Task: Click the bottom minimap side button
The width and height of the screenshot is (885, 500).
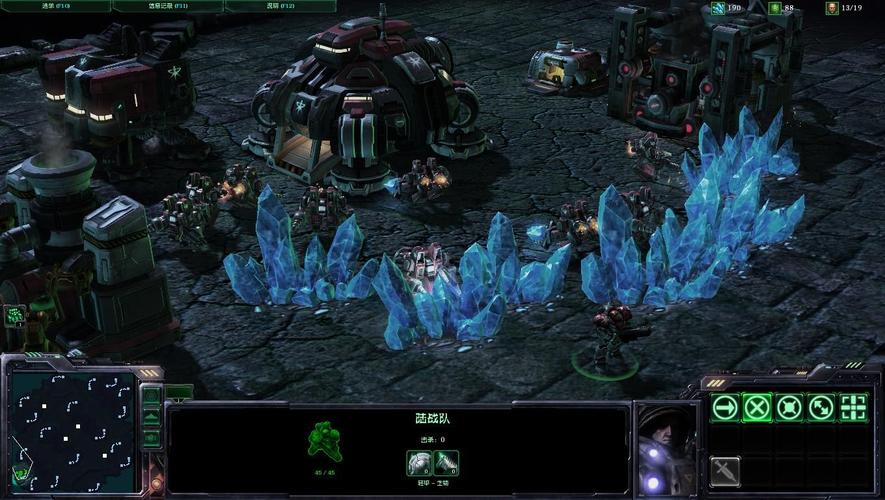Action: pyautogui.click(x=151, y=437)
